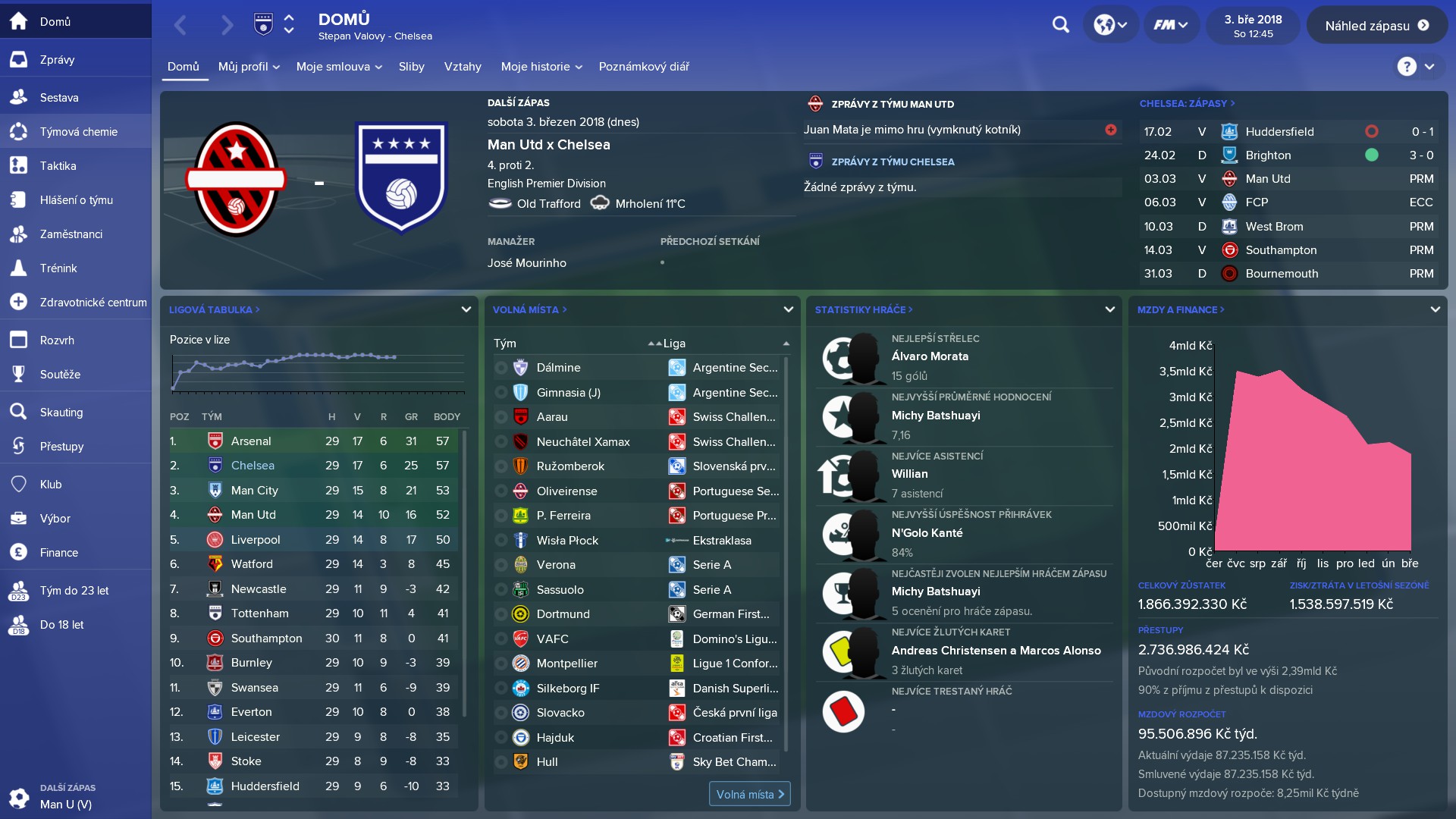Click the Volná místa button
Image resolution: width=1456 pixels, height=819 pixels.
click(749, 794)
